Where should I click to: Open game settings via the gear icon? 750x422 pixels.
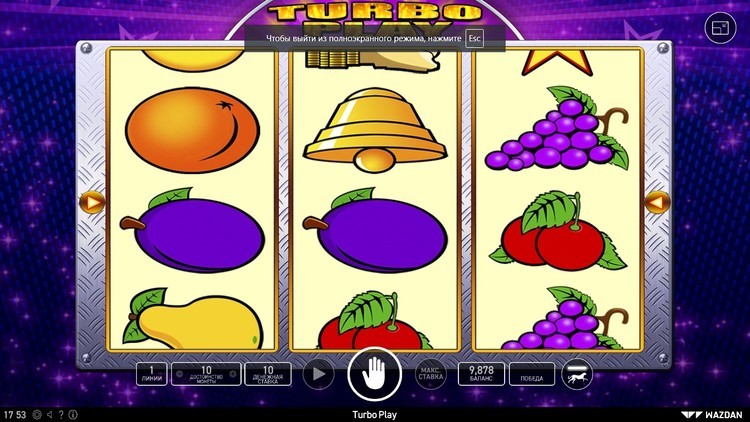coord(37,414)
